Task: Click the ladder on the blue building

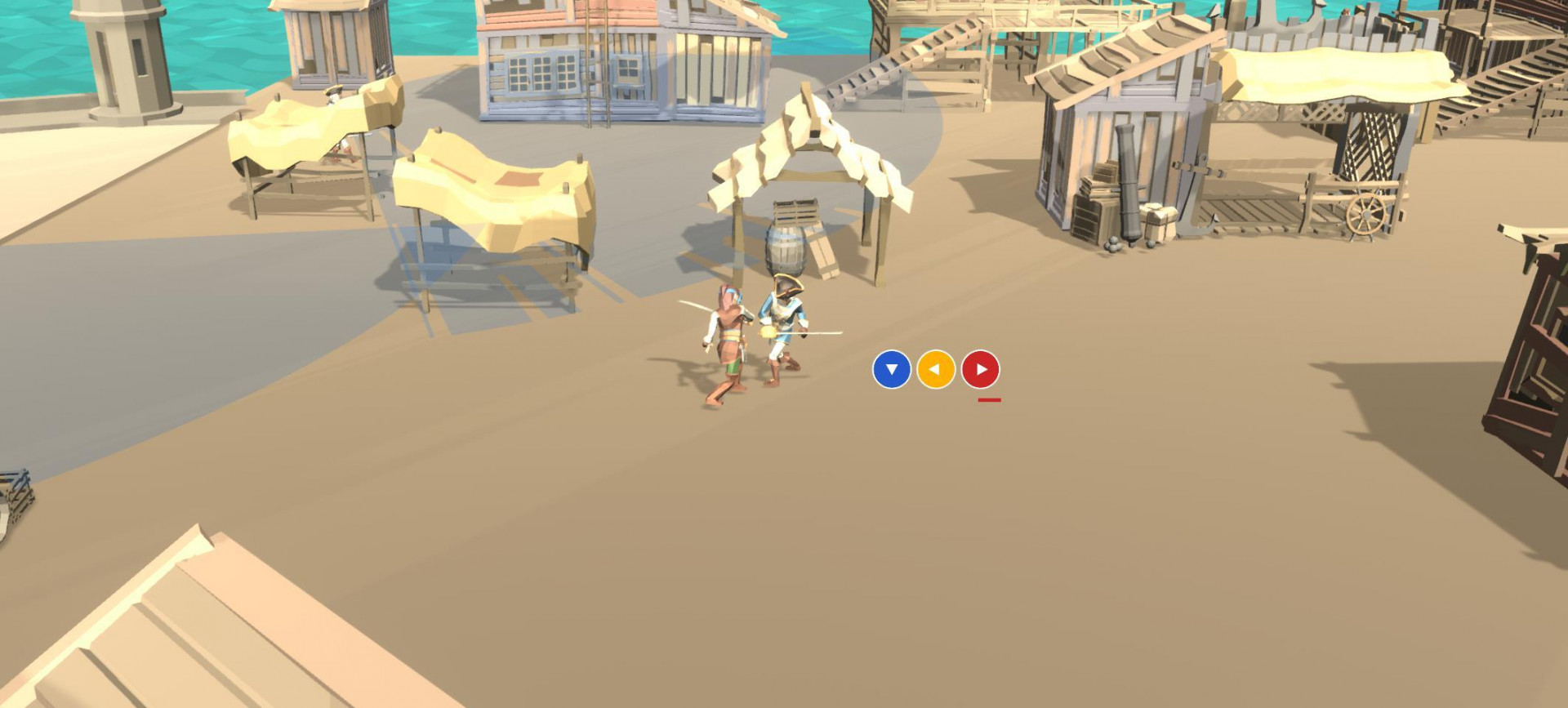Action: [590, 73]
